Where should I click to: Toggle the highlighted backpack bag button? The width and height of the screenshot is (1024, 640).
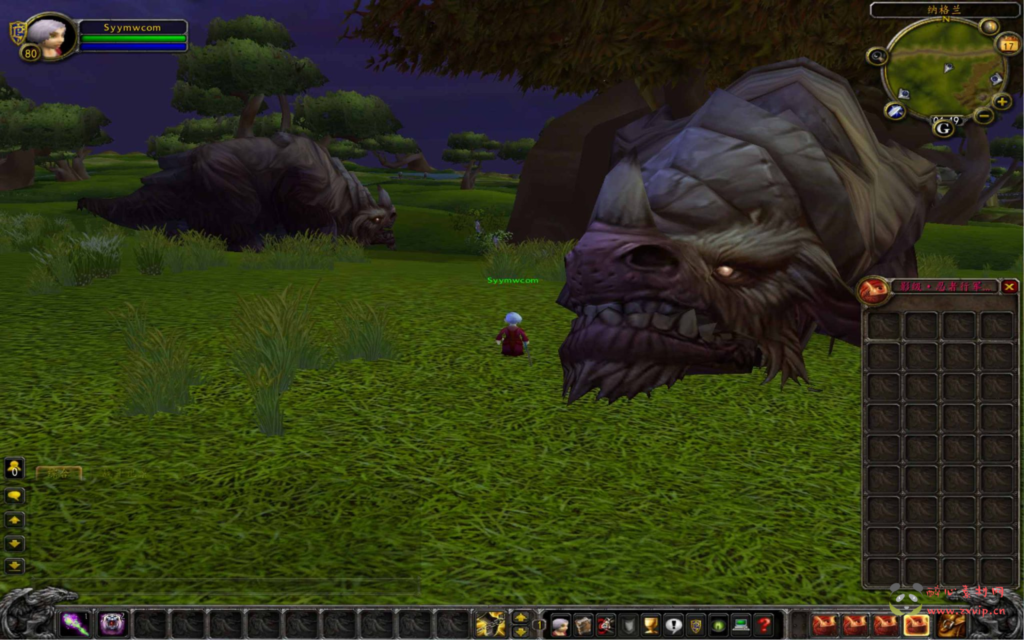point(916,626)
